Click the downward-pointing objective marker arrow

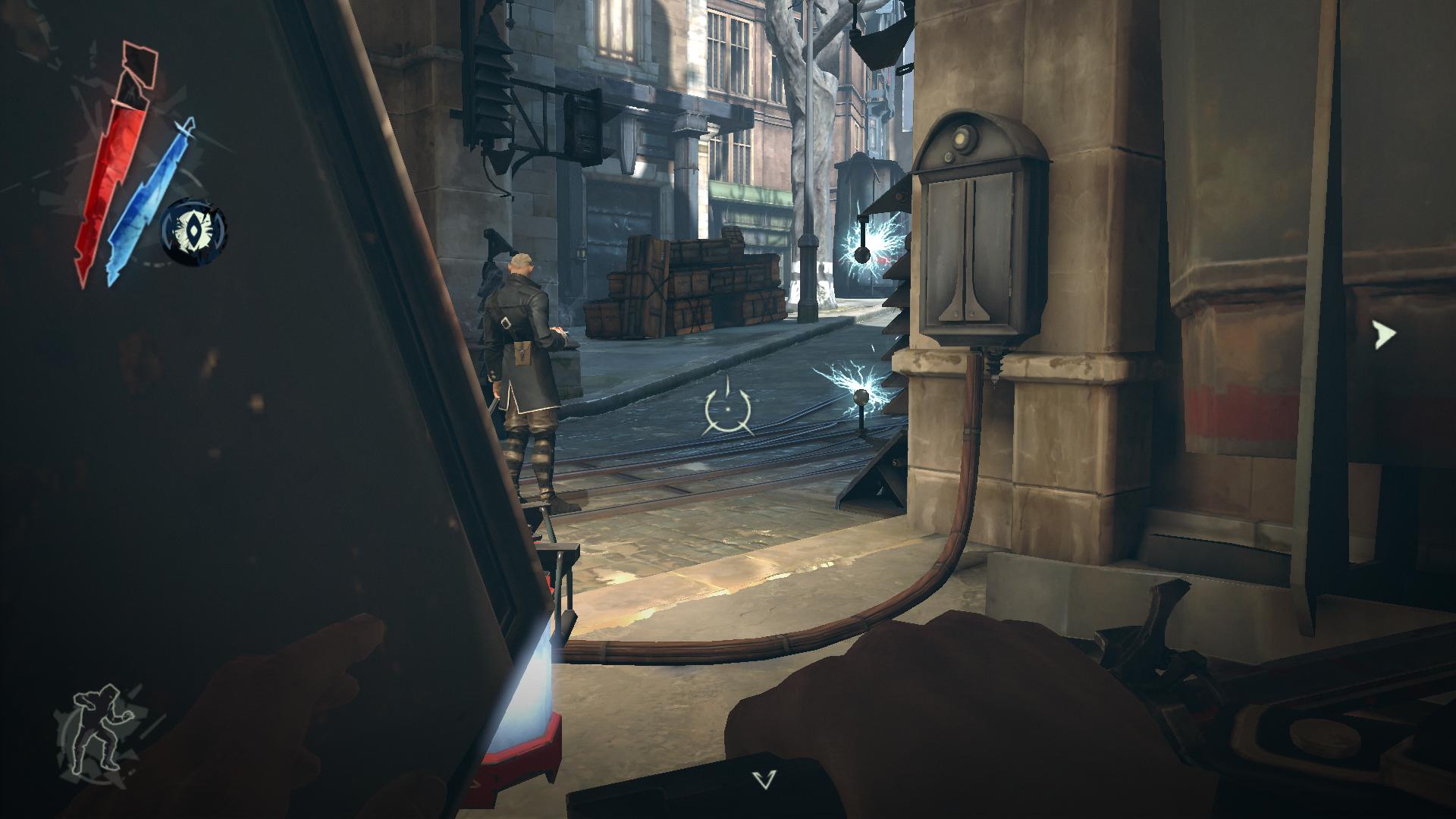(x=765, y=780)
